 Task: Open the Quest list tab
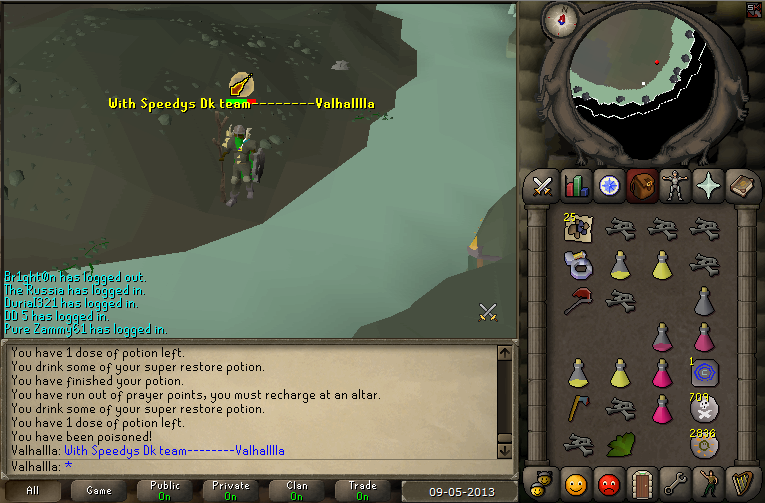tap(608, 185)
